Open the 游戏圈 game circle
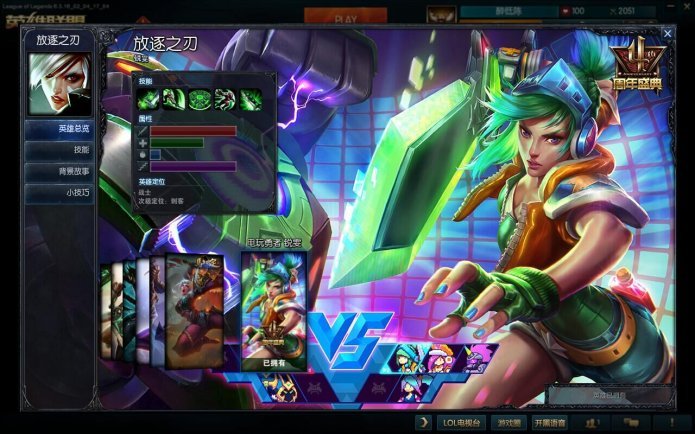This screenshot has width=695, height=434. click(x=508, y=423)
